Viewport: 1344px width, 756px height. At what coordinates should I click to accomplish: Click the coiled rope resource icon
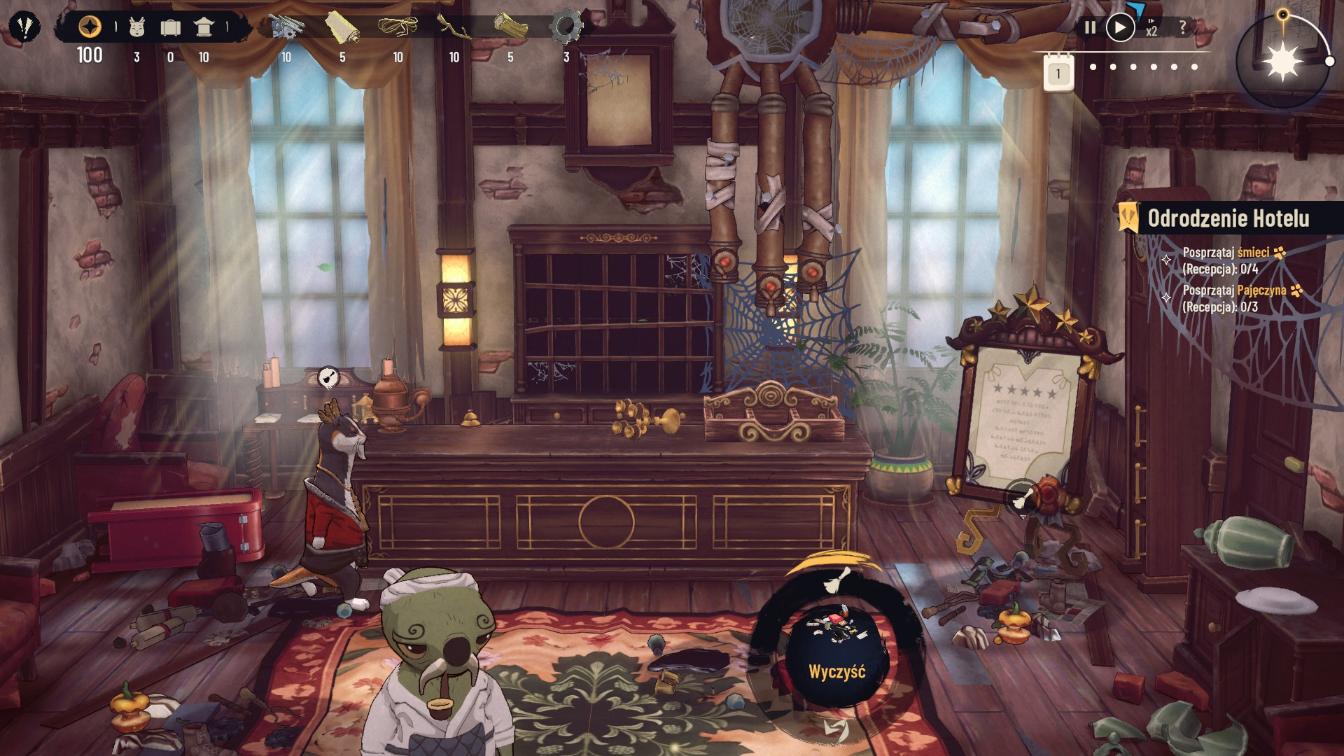pyautogui.click(x=398, y=26)
